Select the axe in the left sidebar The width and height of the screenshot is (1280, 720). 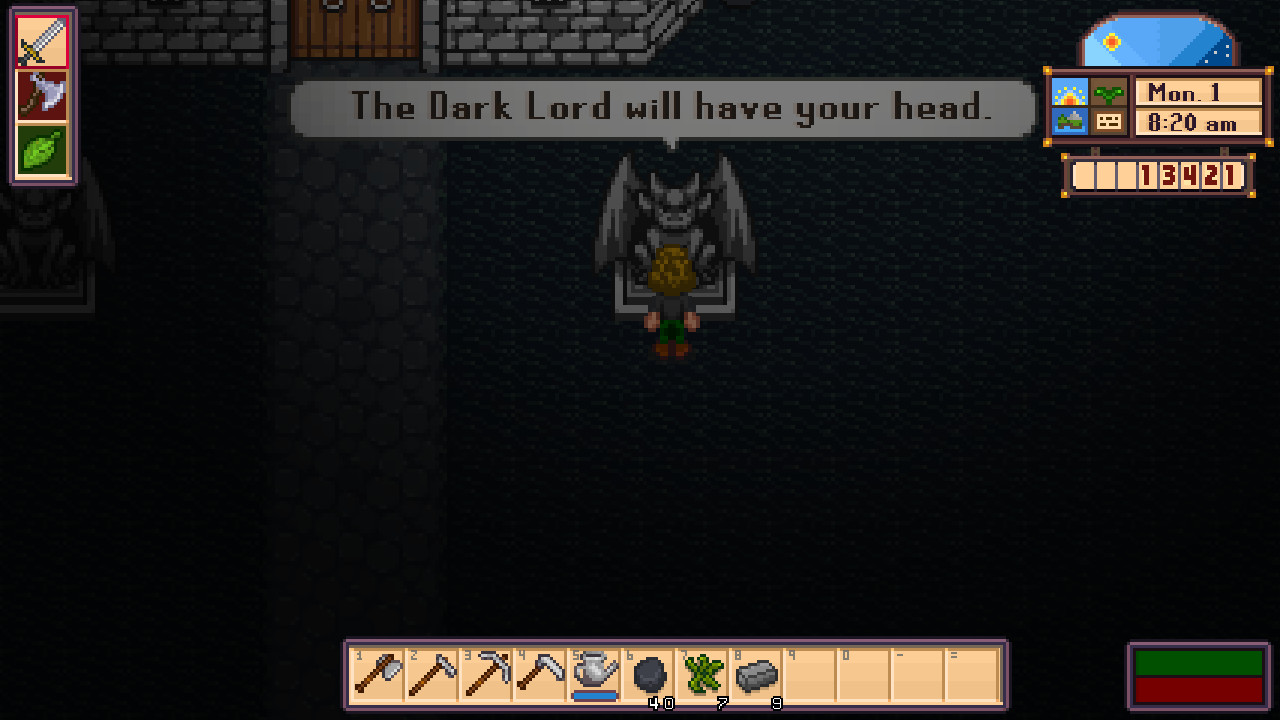click(x=42, y=95)
